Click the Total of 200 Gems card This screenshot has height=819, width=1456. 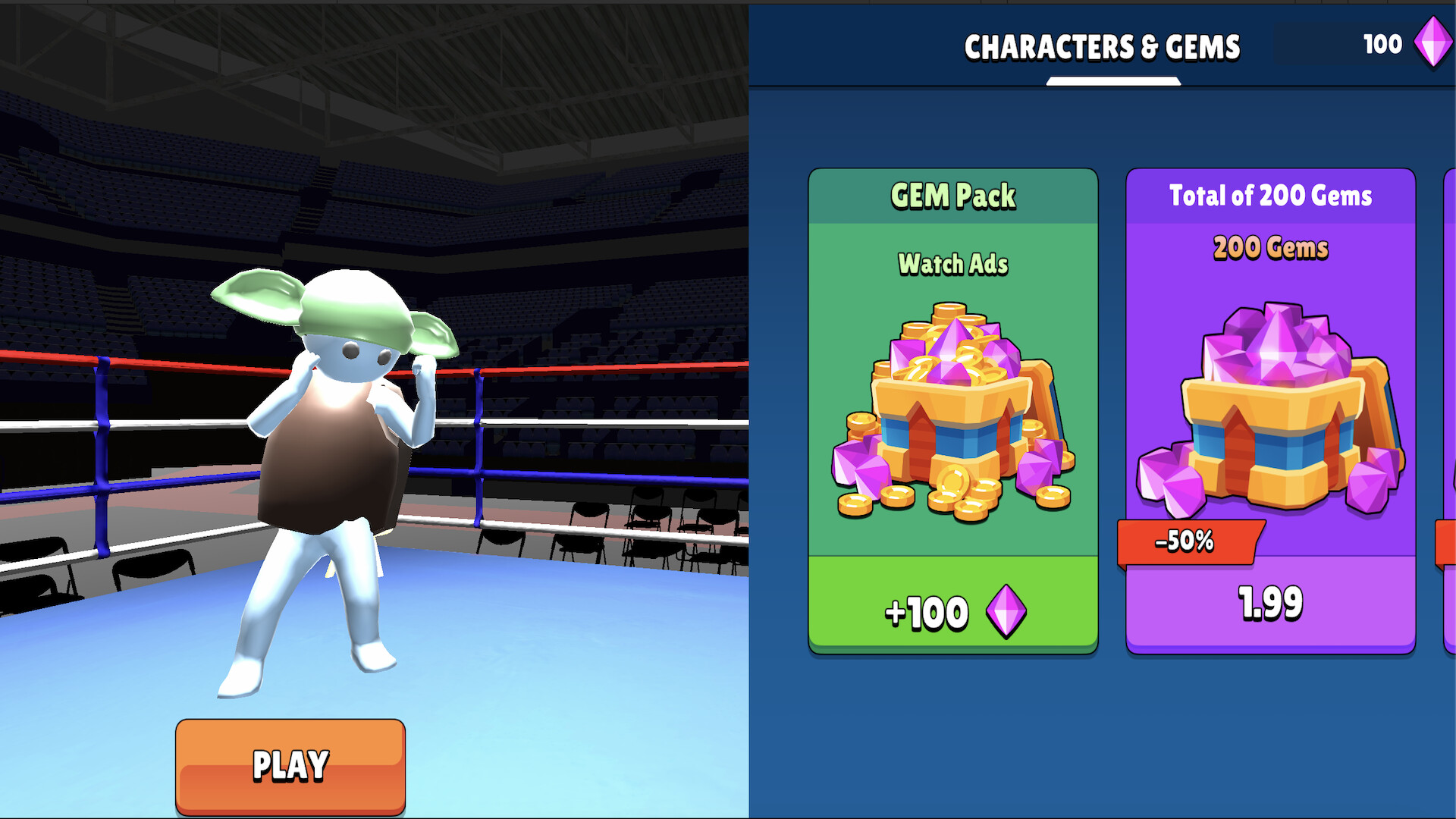[x=1270, y=409]
